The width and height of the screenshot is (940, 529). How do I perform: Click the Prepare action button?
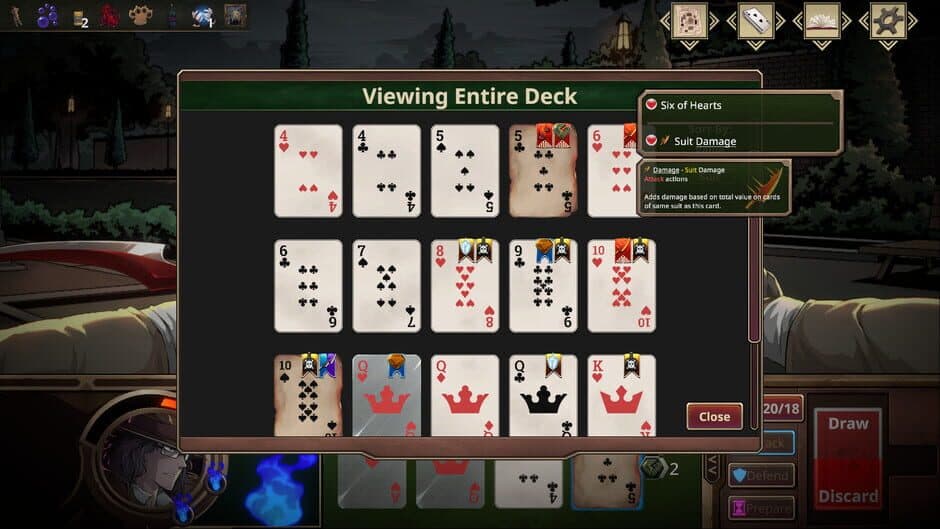(x=761, y=507)
